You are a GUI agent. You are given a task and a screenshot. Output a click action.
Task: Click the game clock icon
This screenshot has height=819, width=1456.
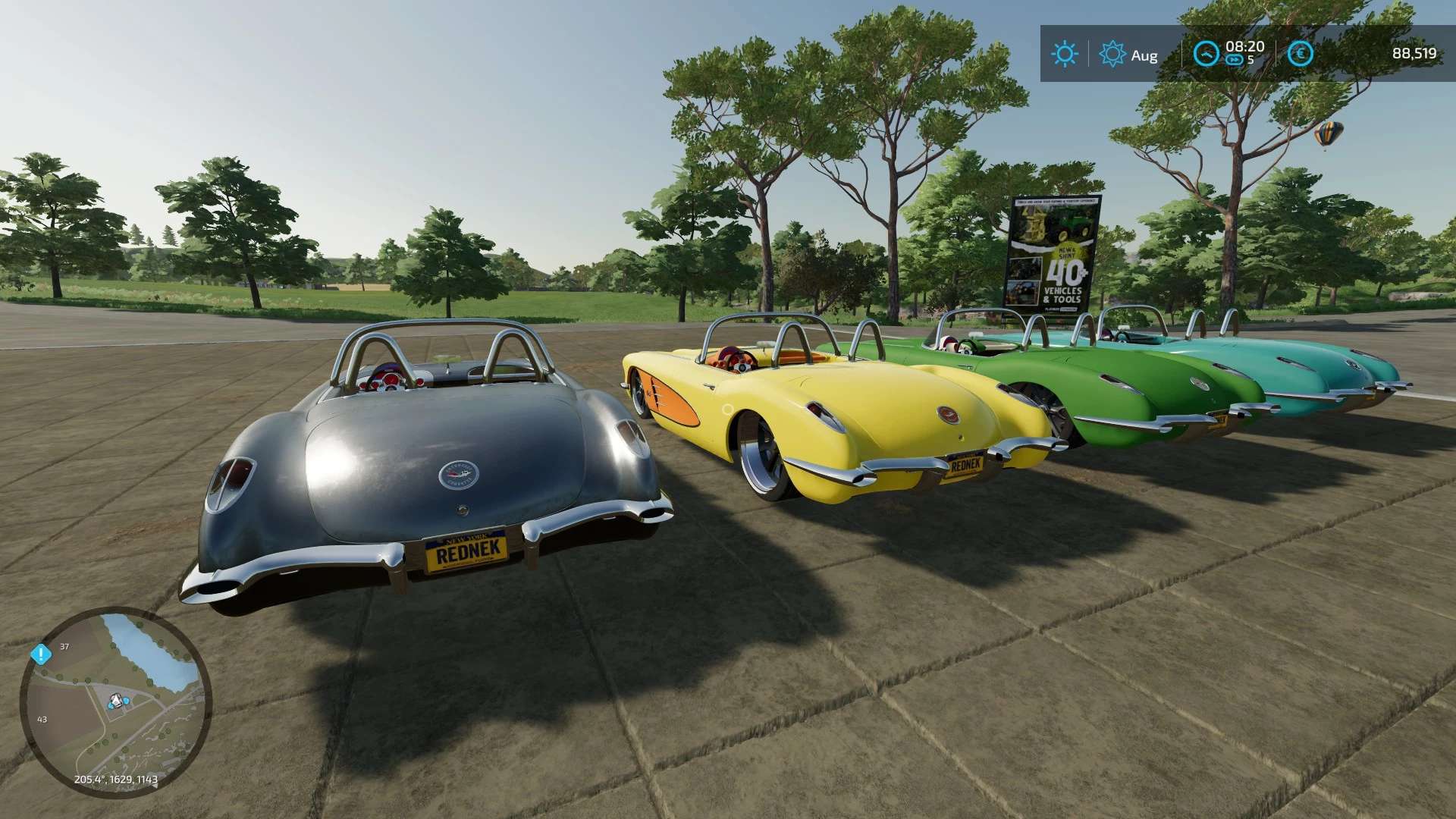[x=1207, y=54]
